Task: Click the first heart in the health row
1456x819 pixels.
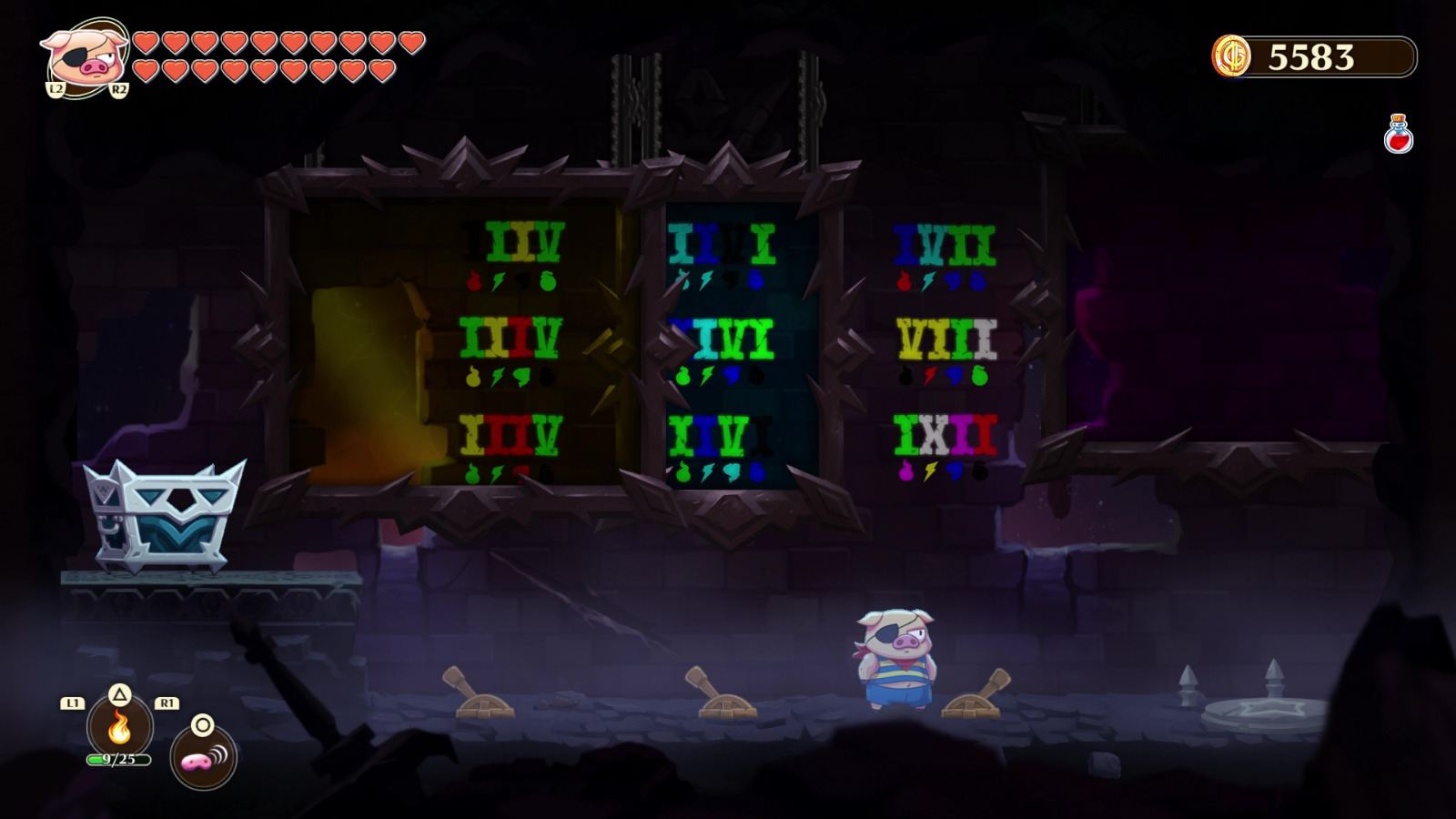Action: point(146,43)
